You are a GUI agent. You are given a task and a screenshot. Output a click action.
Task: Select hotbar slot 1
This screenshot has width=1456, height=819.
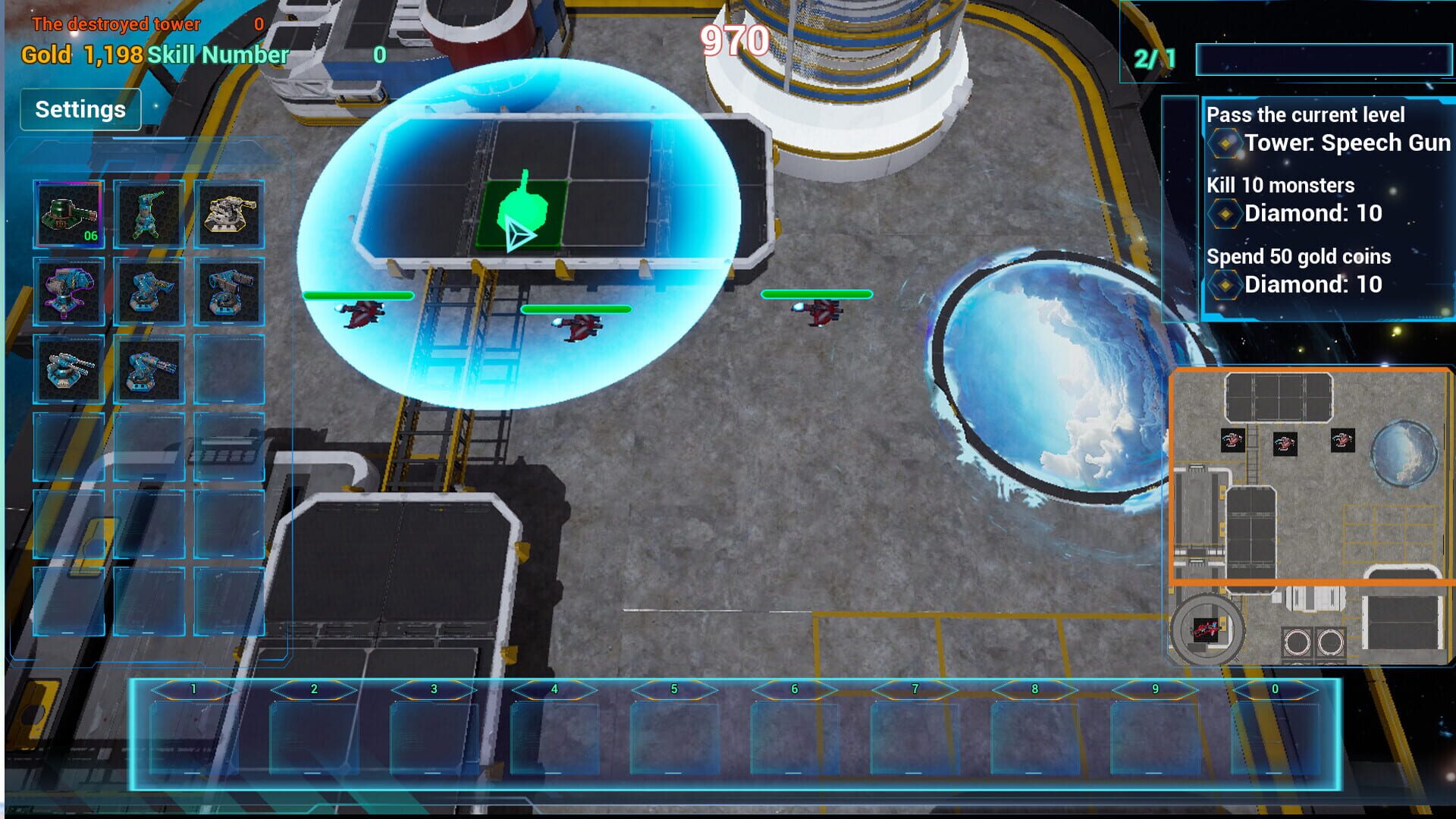pyautogui.click(x=193, y=732)
